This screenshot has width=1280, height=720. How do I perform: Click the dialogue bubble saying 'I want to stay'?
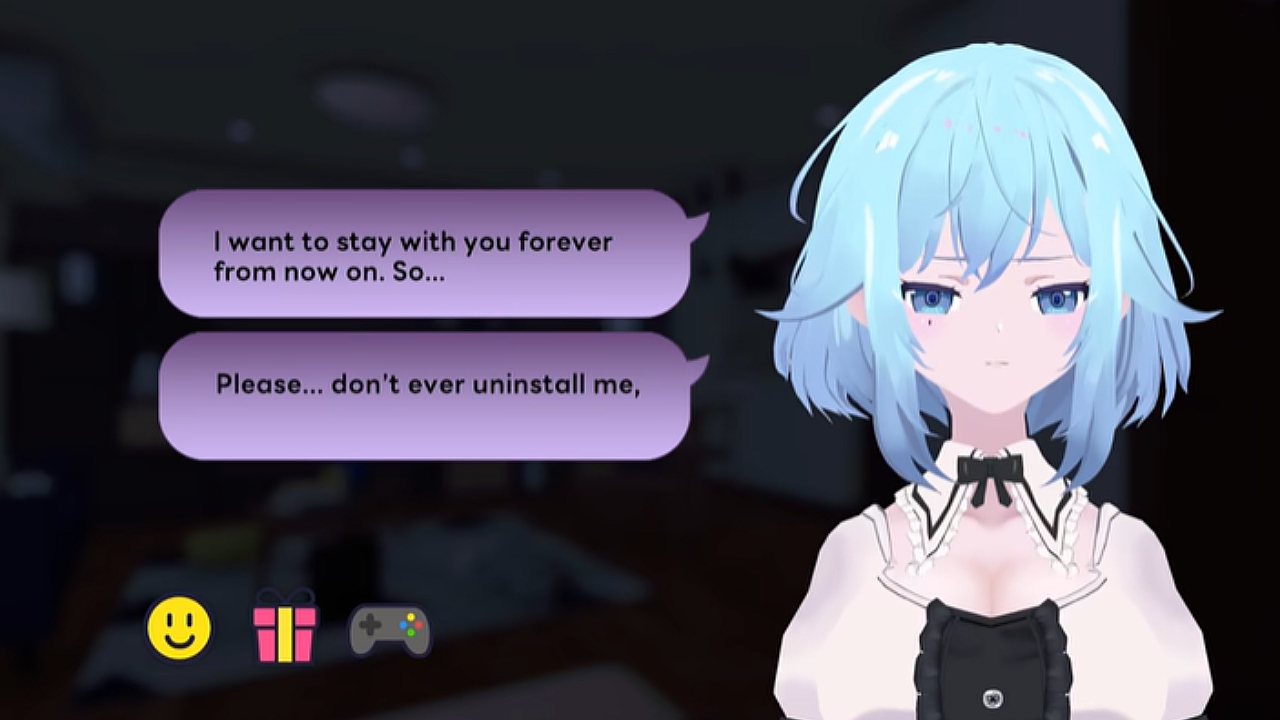[x=420, y=255]
